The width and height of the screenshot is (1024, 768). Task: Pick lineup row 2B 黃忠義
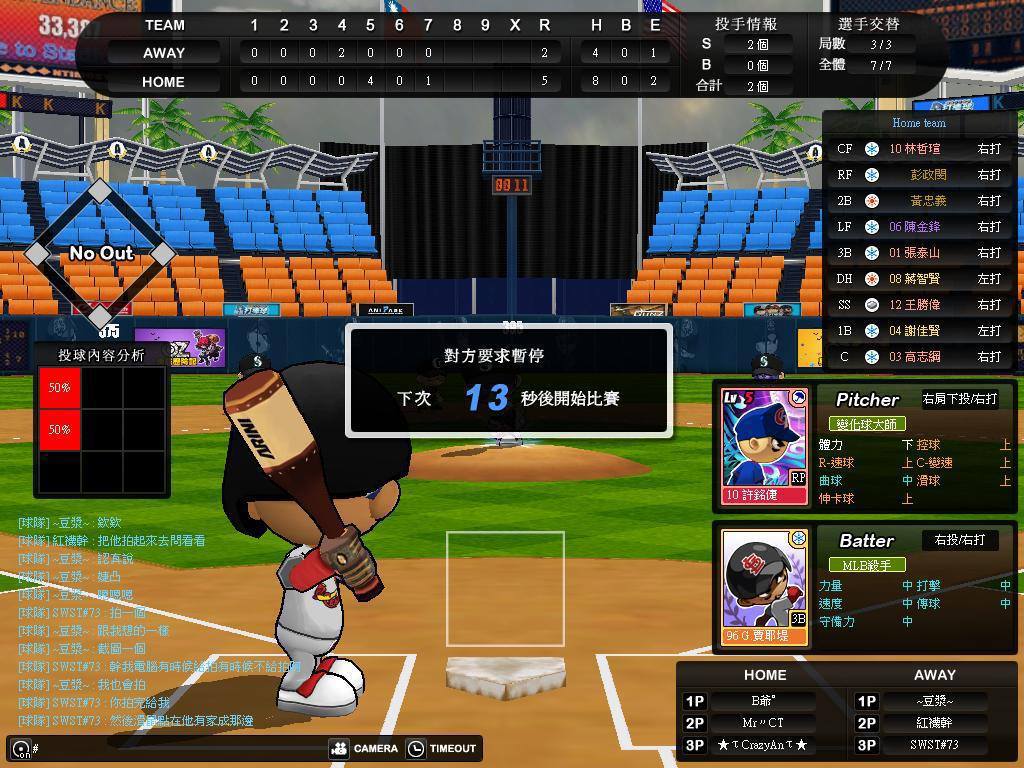918,201
